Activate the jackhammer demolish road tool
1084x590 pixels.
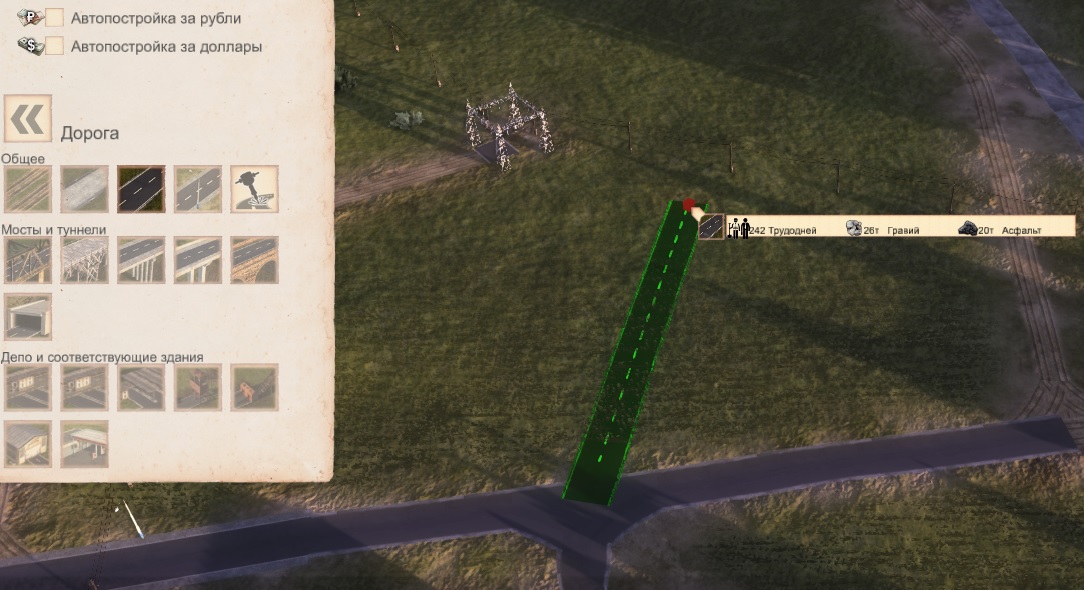tap(254, 189)
